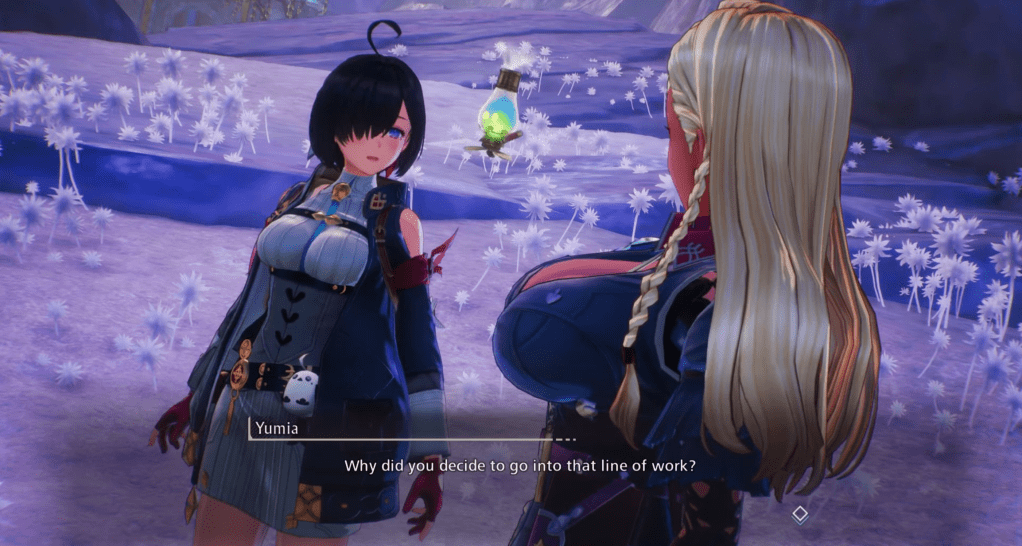1022x546 pixels.
Task: Advance dialogue using the diamond continue indicator
Action: point(799,514)
